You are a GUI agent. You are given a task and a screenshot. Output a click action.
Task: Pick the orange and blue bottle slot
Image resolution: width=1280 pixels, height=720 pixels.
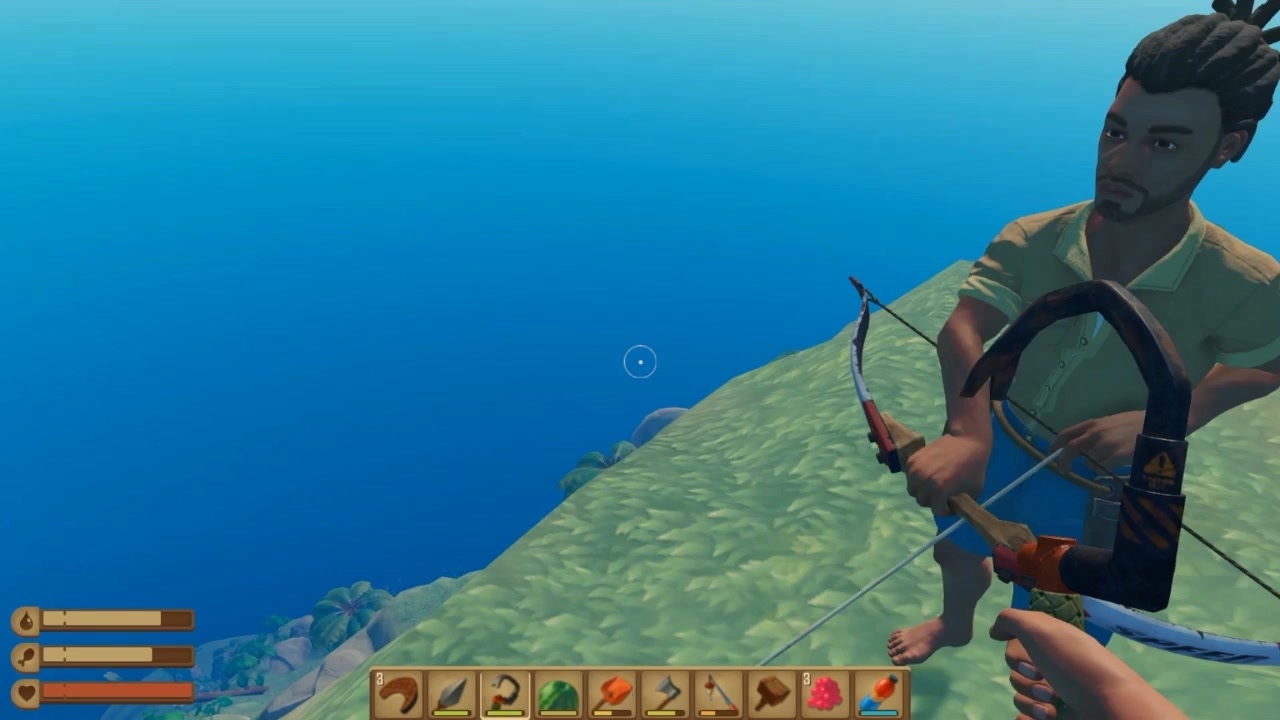pos(878,694)
